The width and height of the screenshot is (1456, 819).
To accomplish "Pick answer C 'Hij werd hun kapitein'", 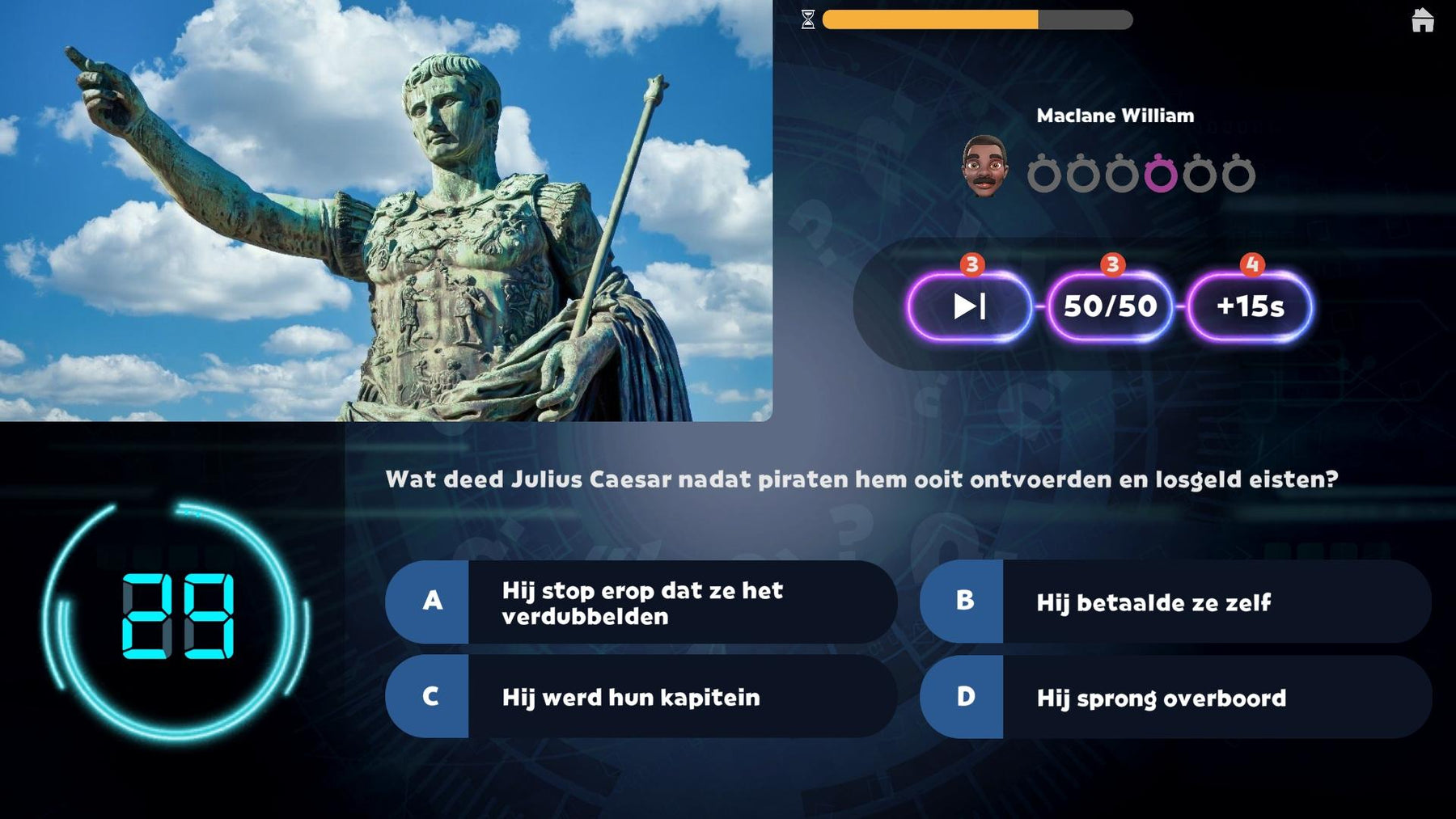I will (641, 697).
